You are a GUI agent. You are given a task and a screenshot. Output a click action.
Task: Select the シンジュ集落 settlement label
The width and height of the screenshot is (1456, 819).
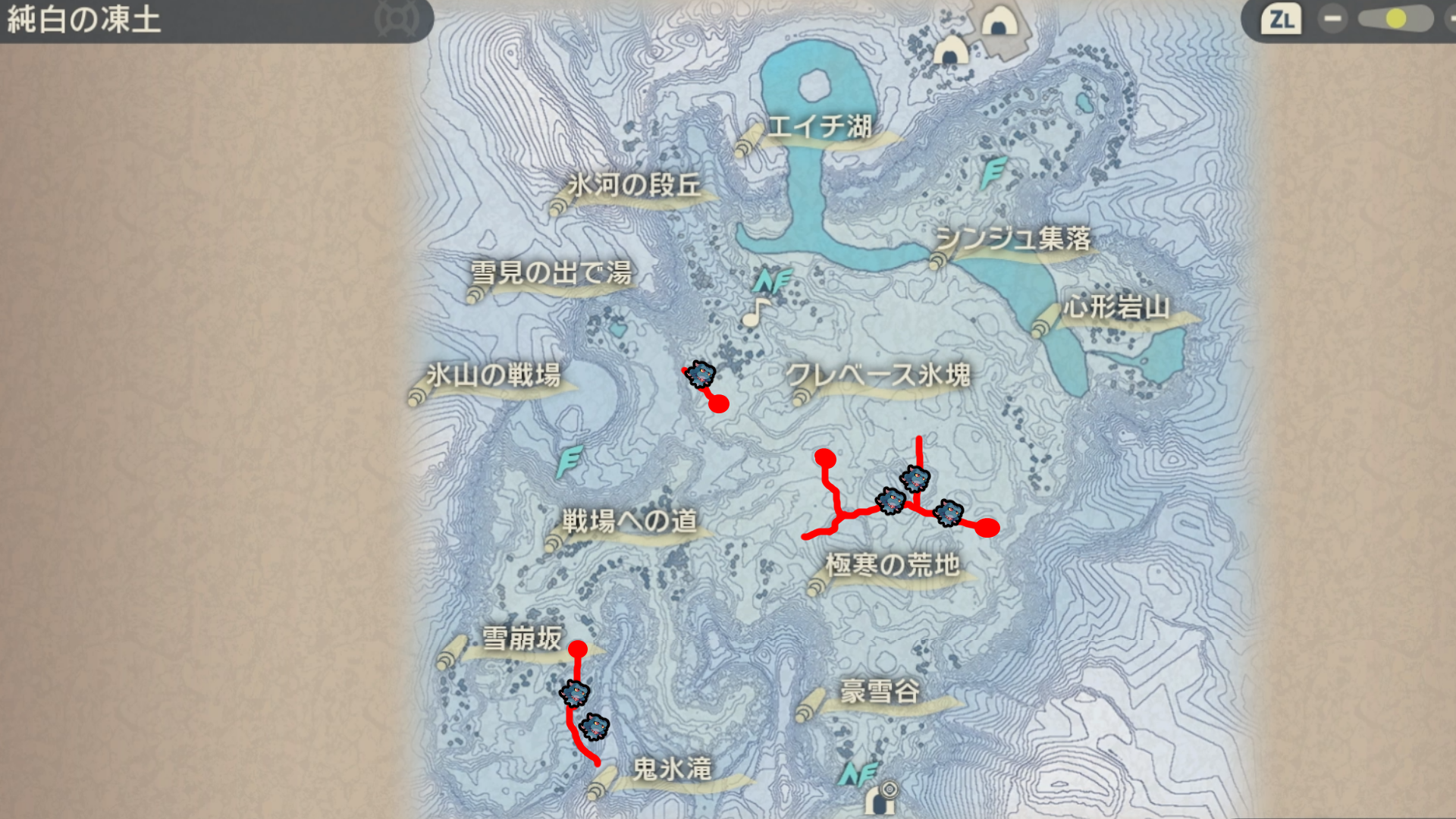pos(1012,240)
